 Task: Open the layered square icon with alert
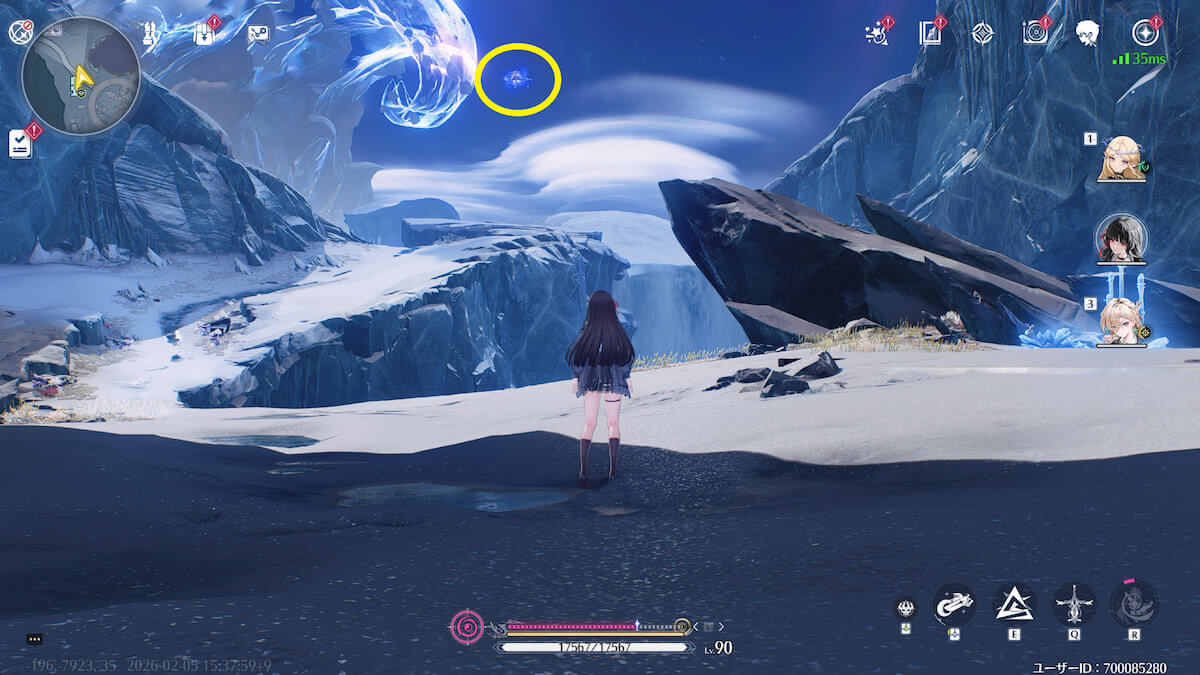(930, 34)
